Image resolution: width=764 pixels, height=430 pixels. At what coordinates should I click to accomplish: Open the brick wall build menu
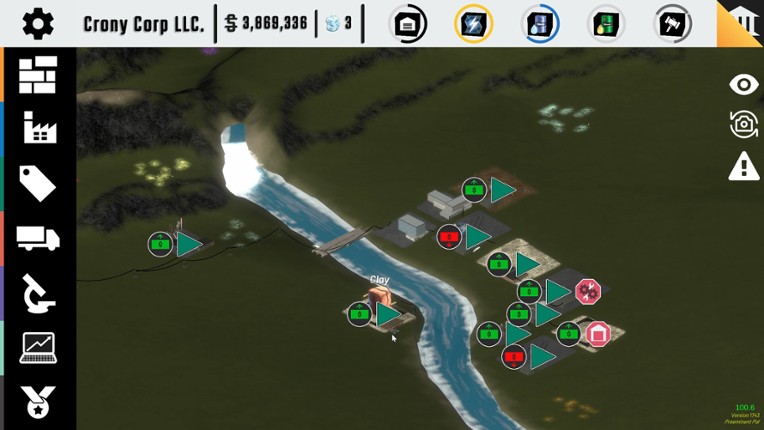coord(38,75)
